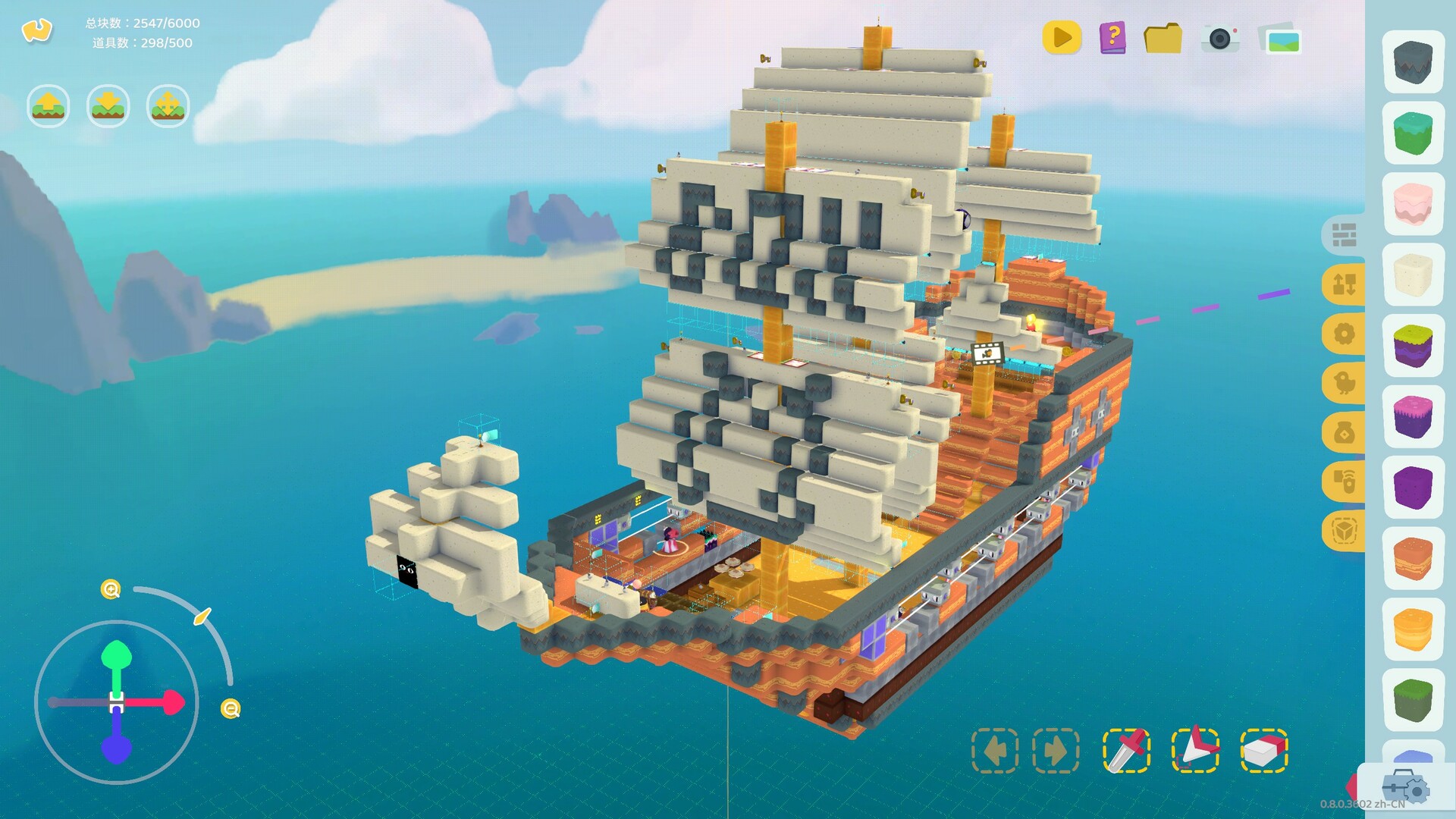Select the dashed selection-cube tool

[1345, 531]
